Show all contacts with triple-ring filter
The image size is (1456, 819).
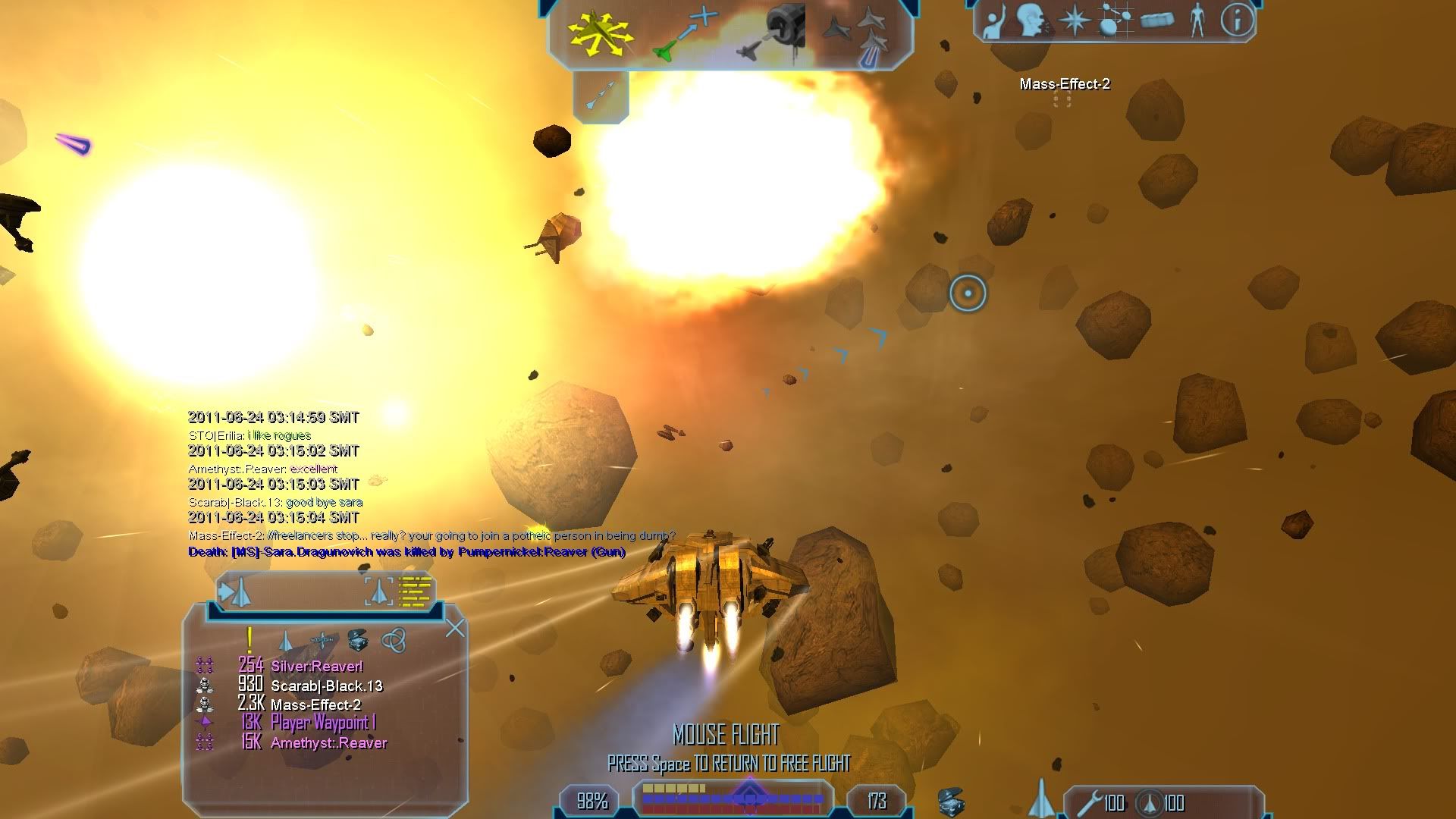pyautogui.click(x=393, y=641)
